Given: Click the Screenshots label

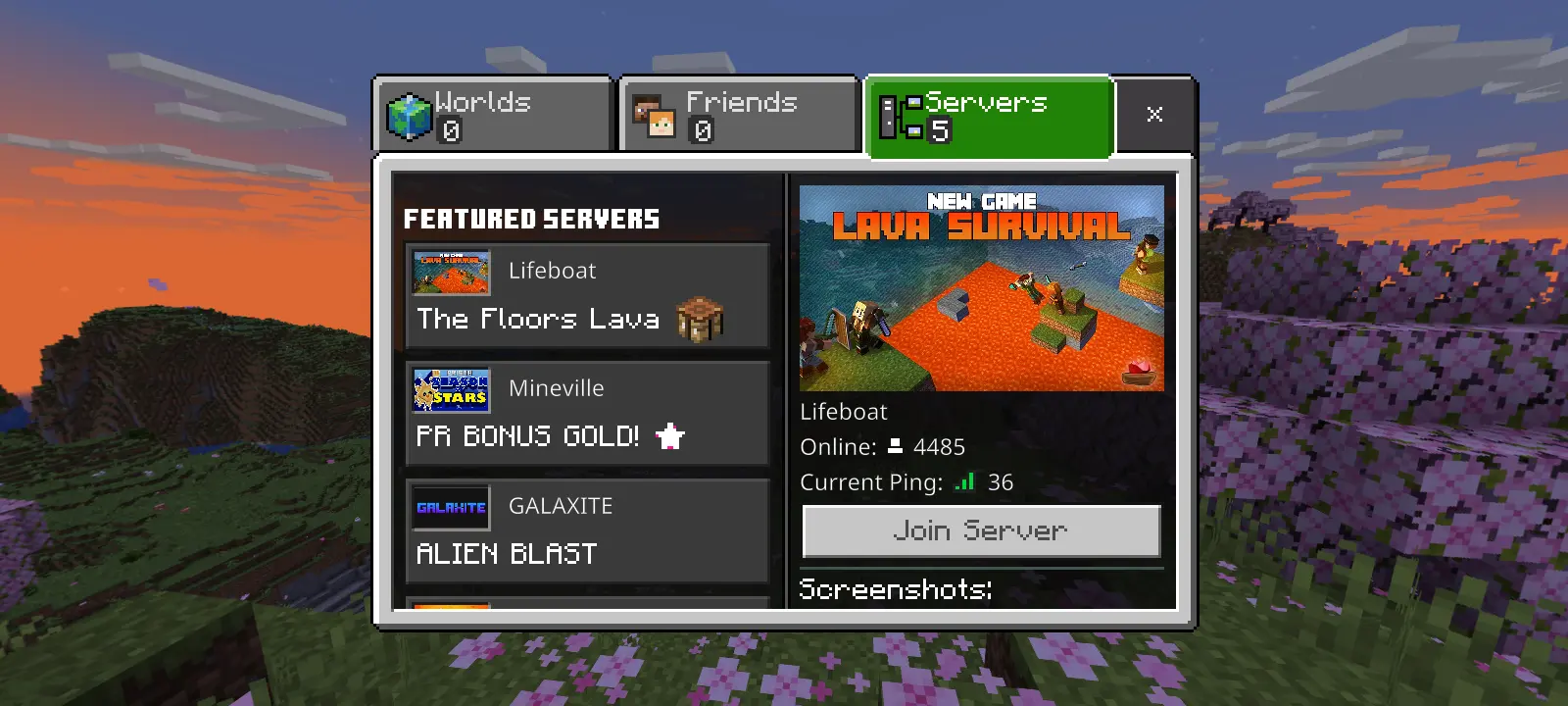Looking at the screenshot, I should [895, 589].
